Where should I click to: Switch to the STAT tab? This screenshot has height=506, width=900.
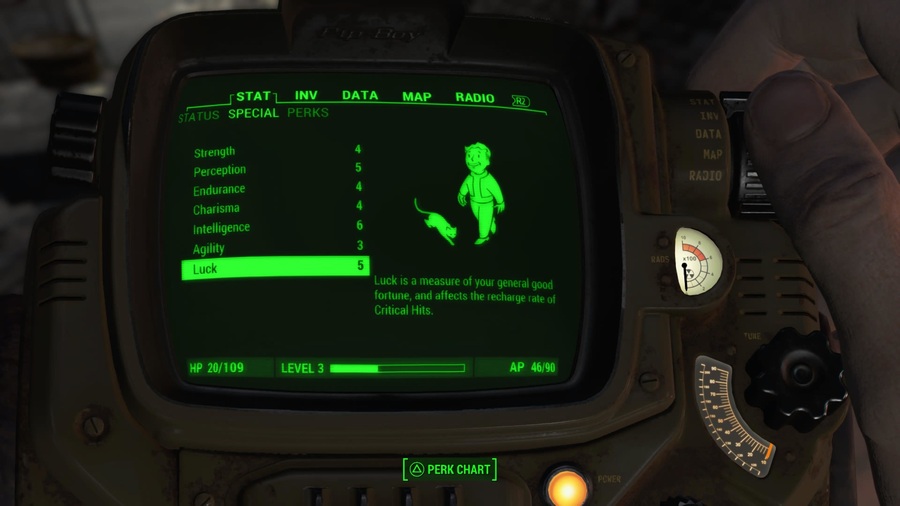pyautogui.click(x=254, y=97)
